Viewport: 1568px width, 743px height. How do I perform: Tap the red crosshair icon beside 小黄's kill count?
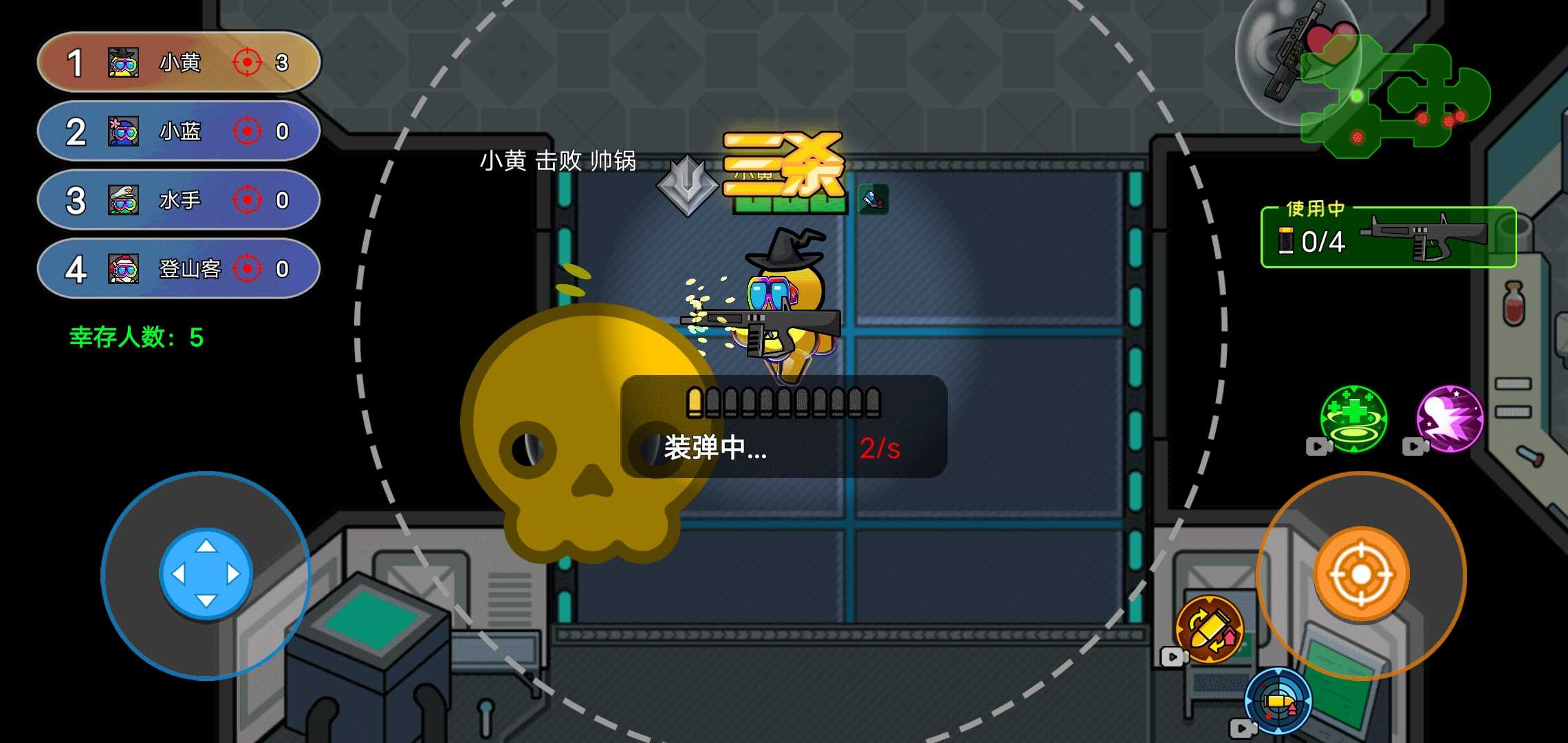click(248, 62)
